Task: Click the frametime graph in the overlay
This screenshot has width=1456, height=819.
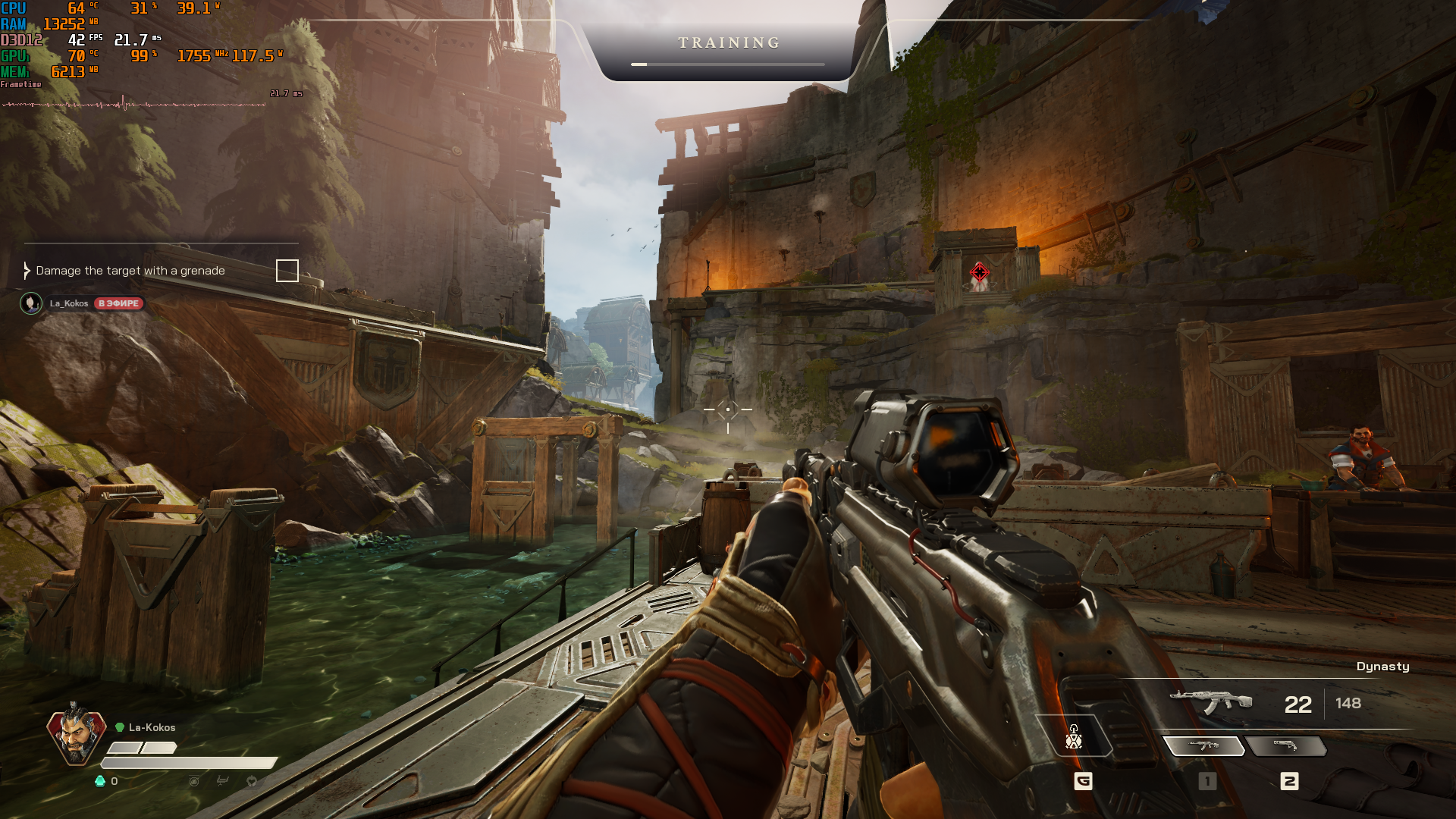Action: (134, 104)
